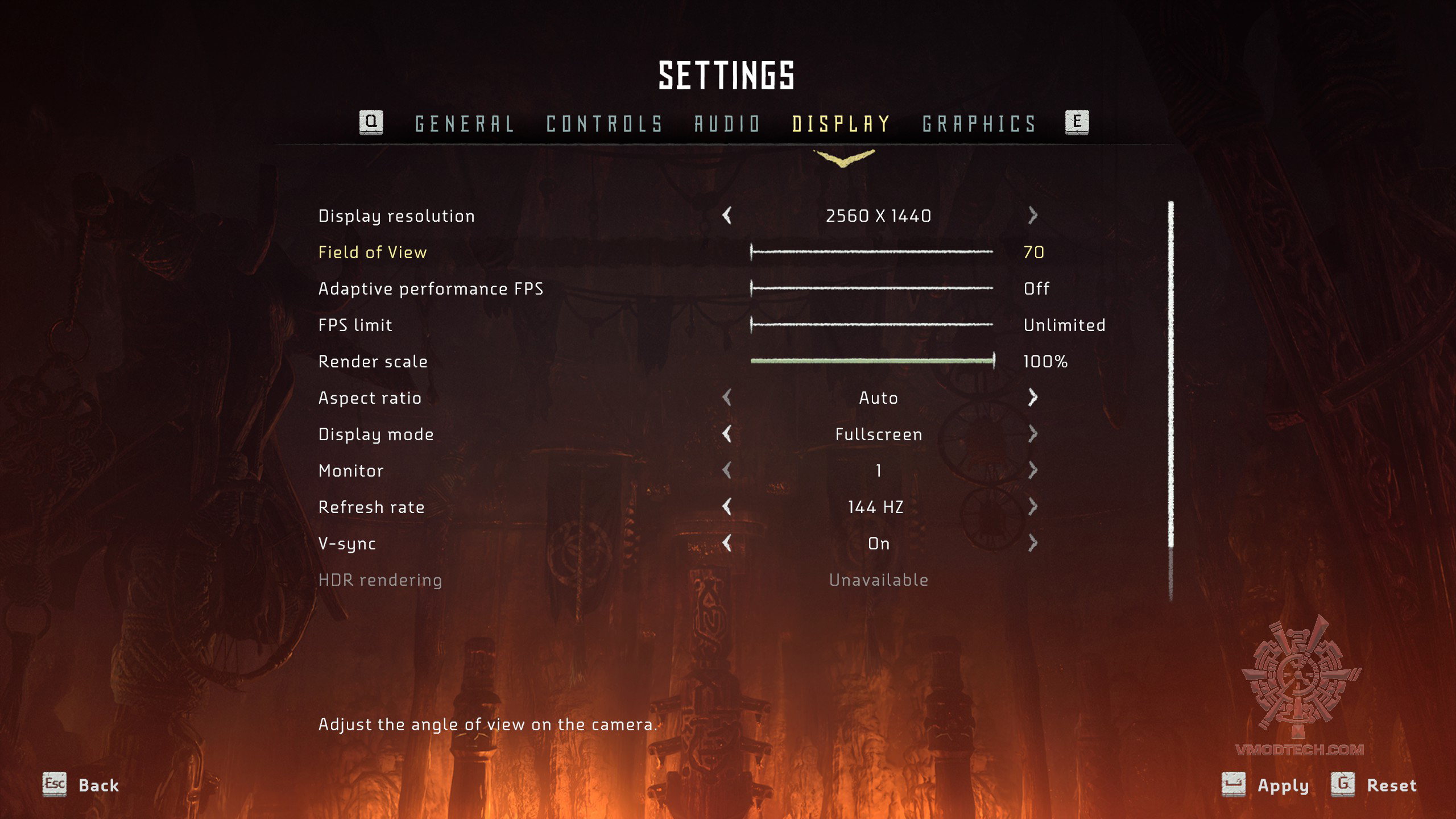
Task: Advance Monitor selection with right arrow
Action: pos(1033,470)
